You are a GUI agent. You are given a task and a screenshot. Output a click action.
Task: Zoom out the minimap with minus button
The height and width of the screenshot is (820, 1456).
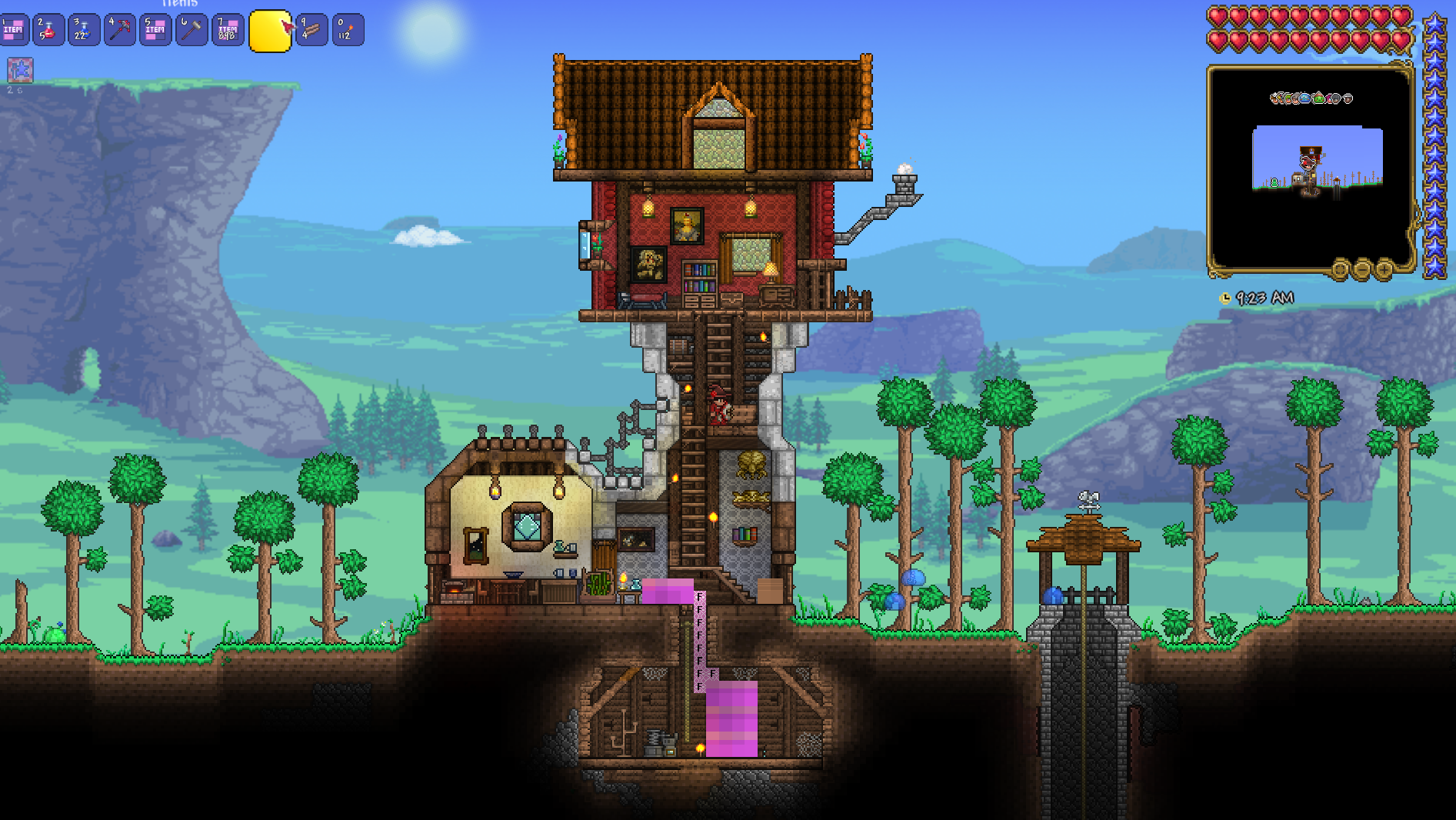coord(1362,269)
